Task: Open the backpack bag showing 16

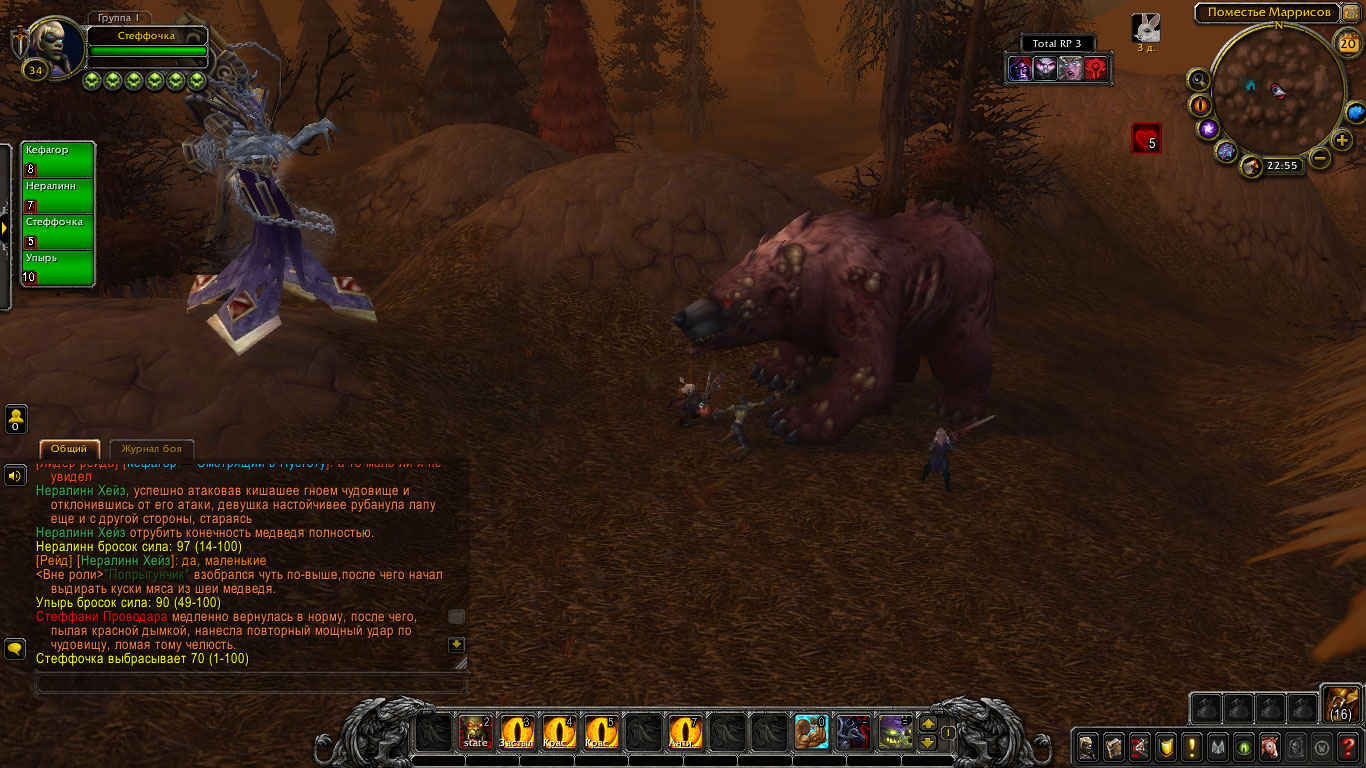Action: pyautogui.click(x=1340, y=703)
